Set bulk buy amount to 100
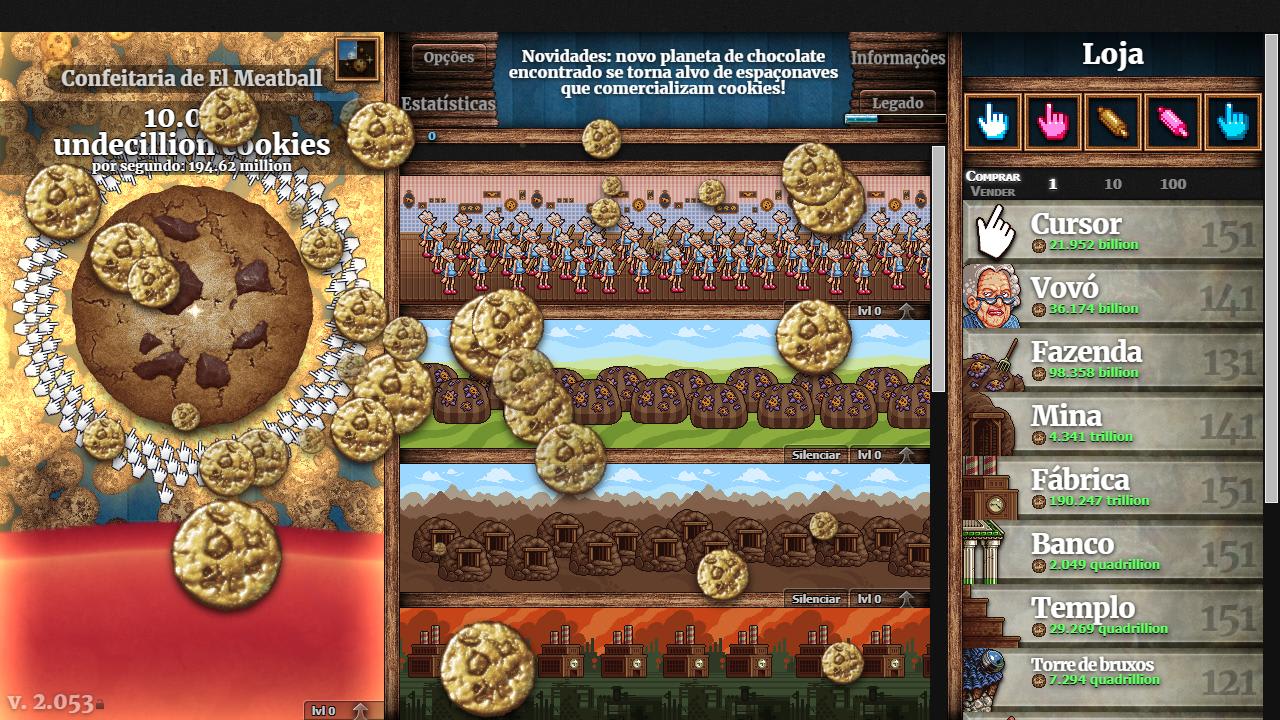This screenshot has width=1280, height=720. pyautogui.click(x=1173, y=184)
